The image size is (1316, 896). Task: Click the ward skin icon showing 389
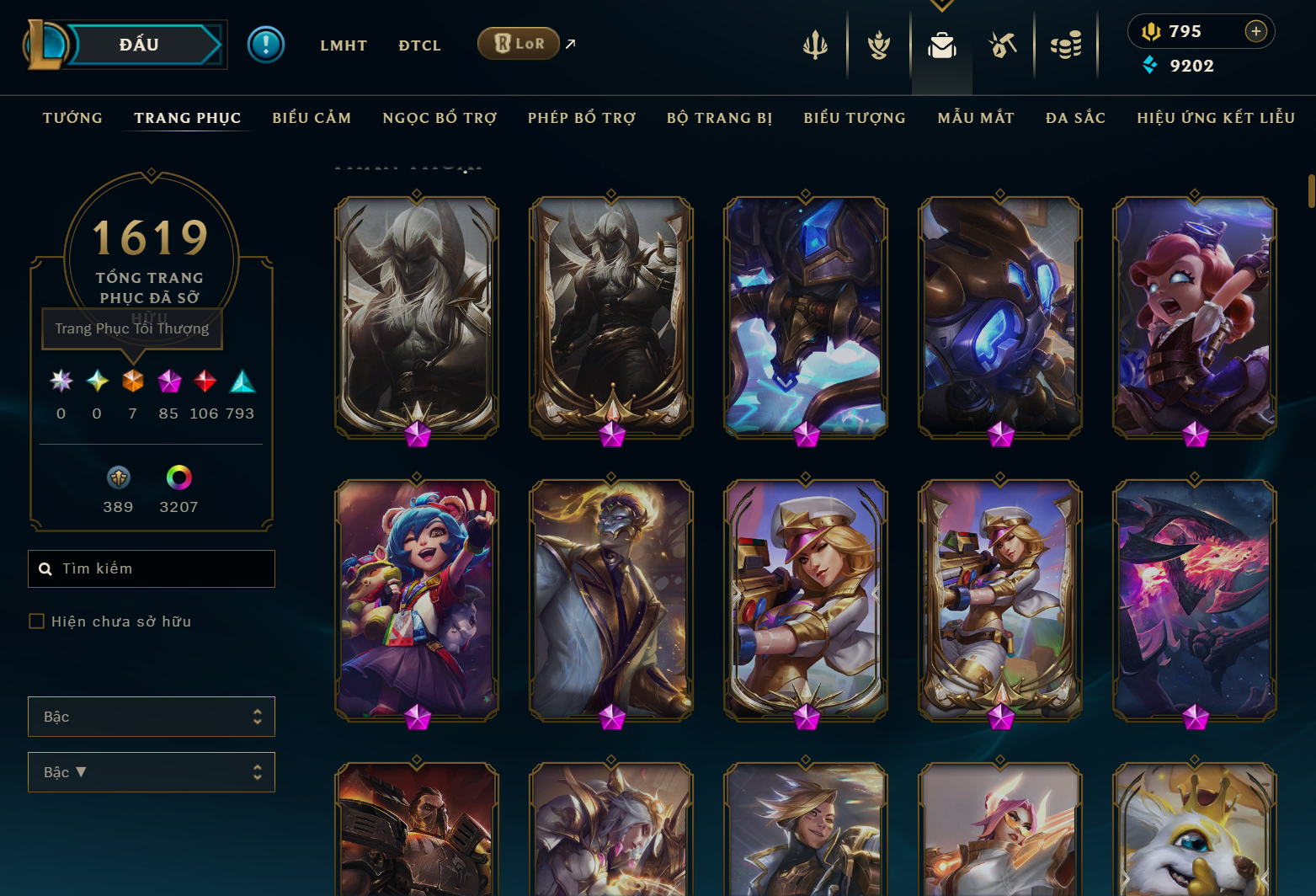click(x=118, y=477)
